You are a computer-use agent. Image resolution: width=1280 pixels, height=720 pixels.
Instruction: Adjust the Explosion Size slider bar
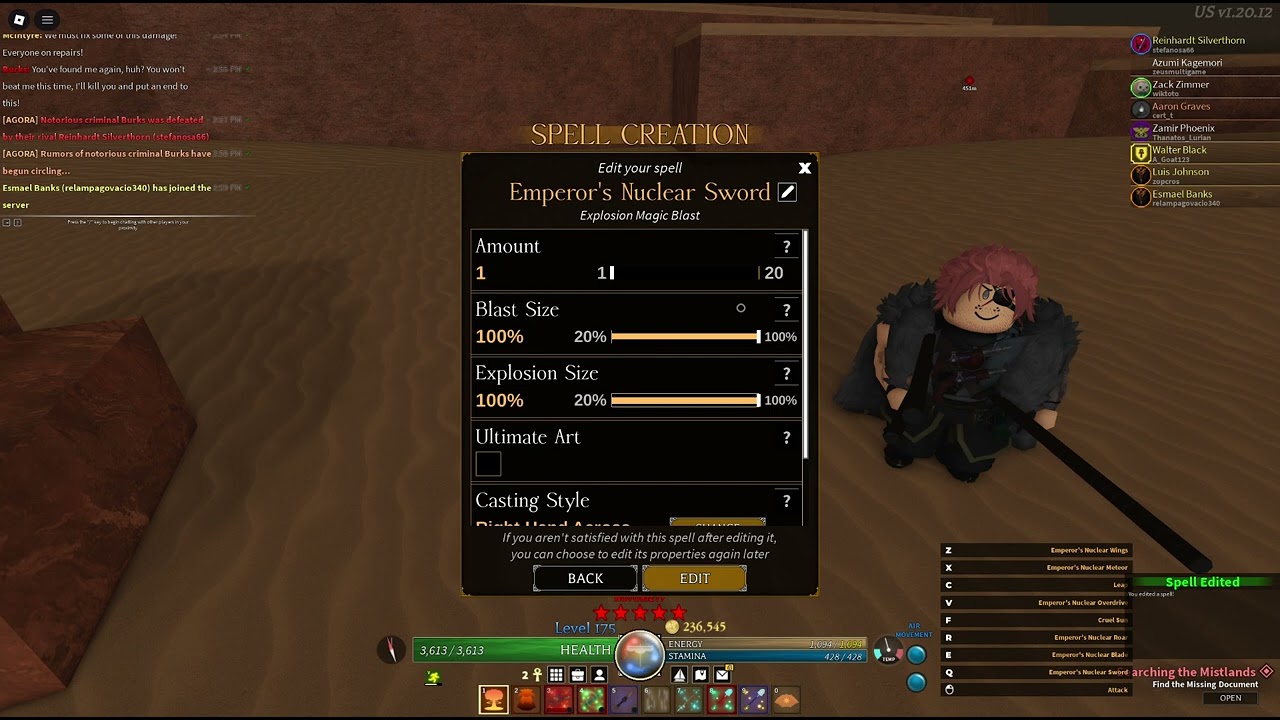pos(685,401)
